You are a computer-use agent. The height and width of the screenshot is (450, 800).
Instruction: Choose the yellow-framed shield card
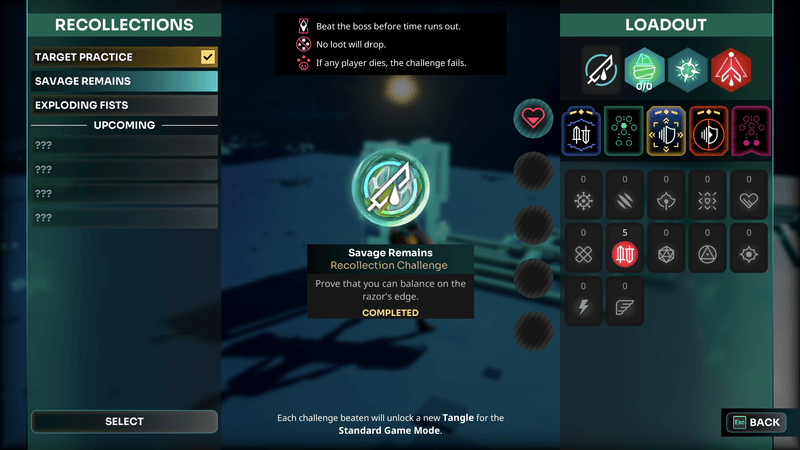pyautogui.click(x=666, y=132)
